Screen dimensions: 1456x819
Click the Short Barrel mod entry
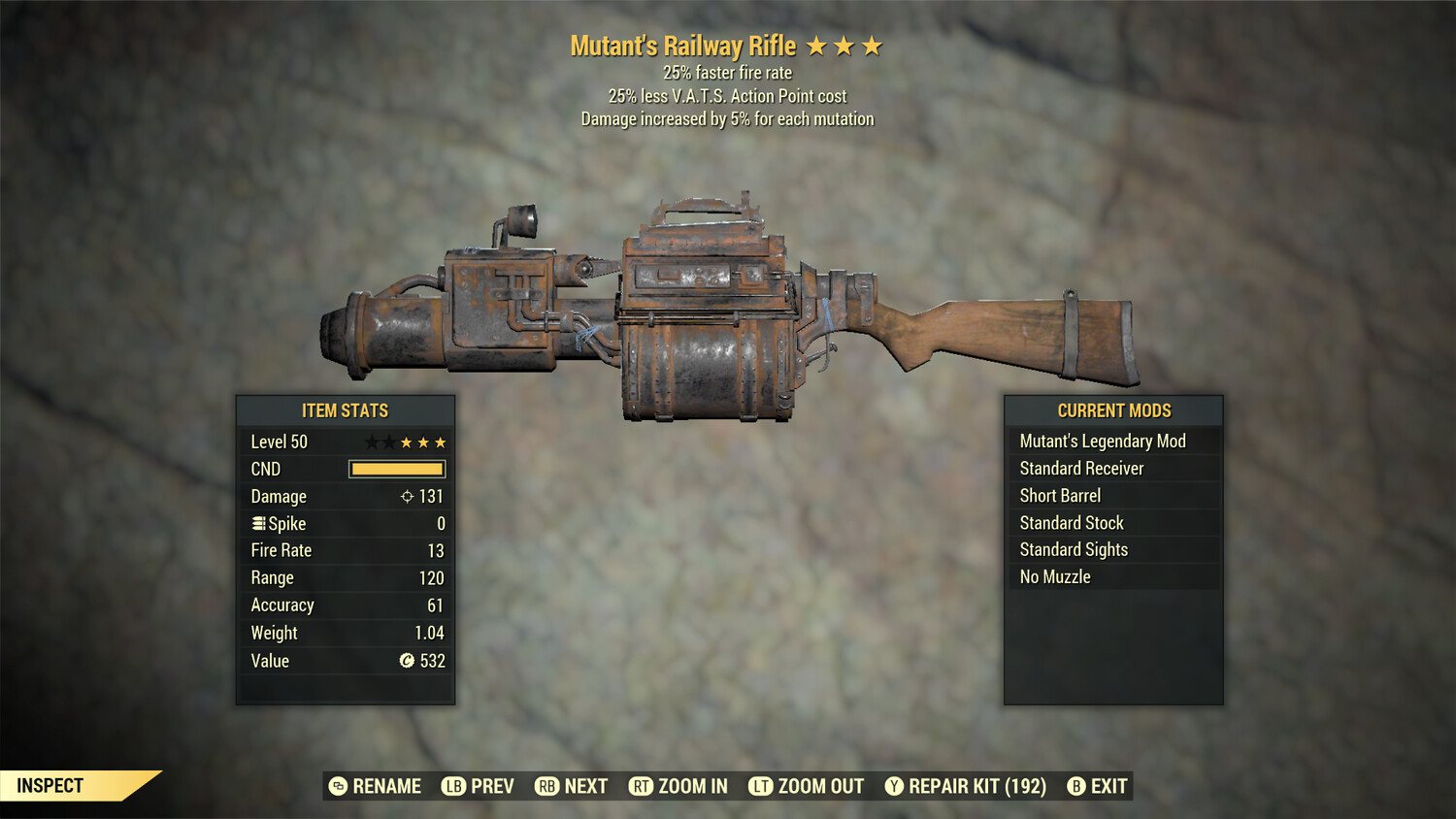pyautogui.click(x=1060, y=495)
